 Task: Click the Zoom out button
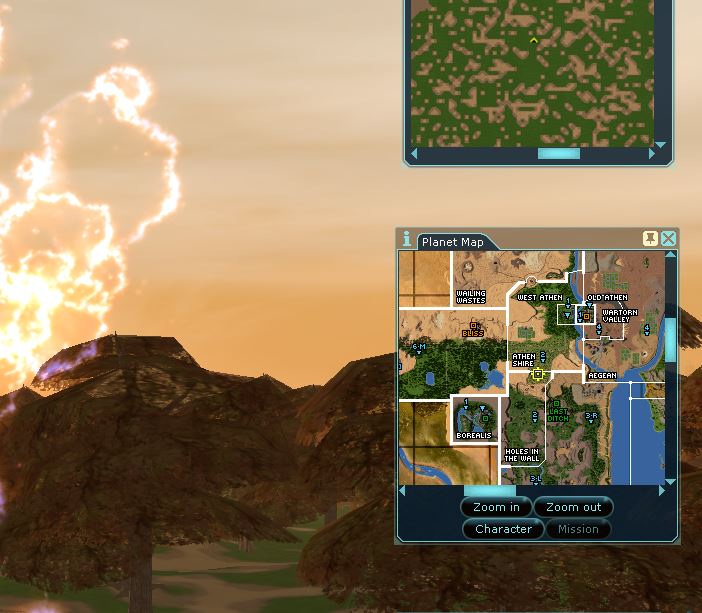[573, 507]
